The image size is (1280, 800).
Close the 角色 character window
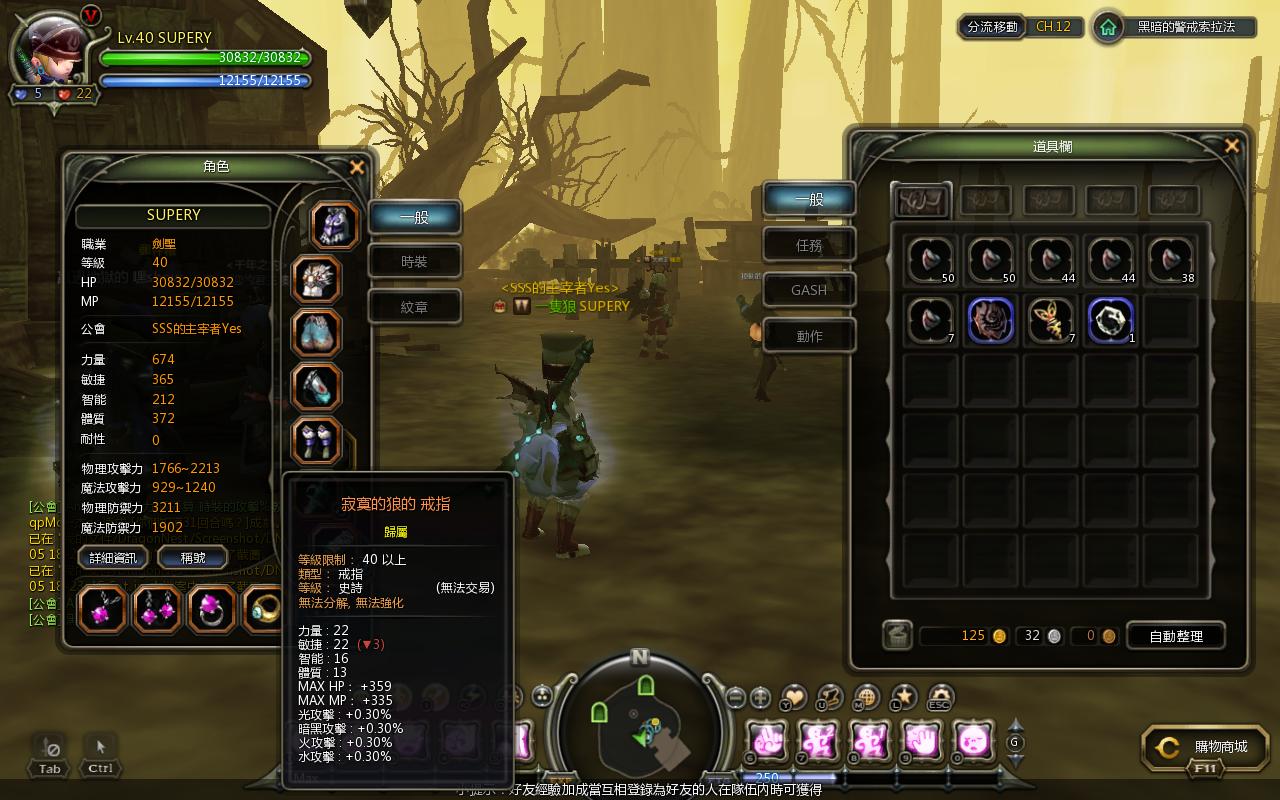coord(357,168)
